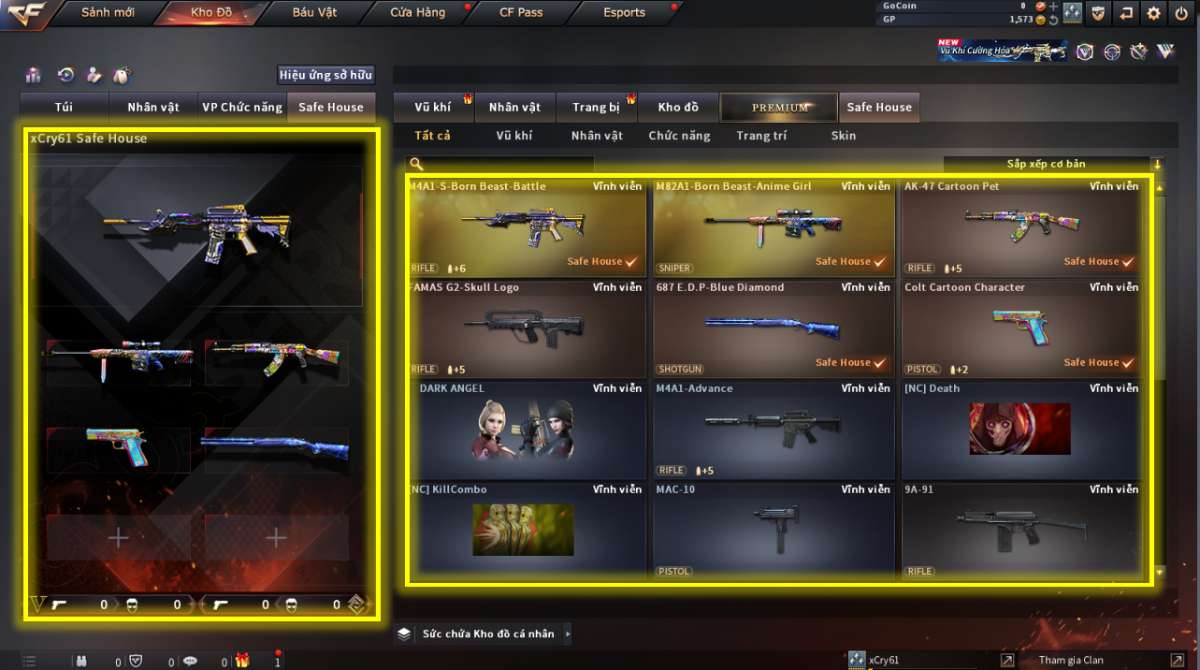Viewport: 1200px width, 670px height.
Task: Open the Sảnh mới lobby tab
Action: 108,13
